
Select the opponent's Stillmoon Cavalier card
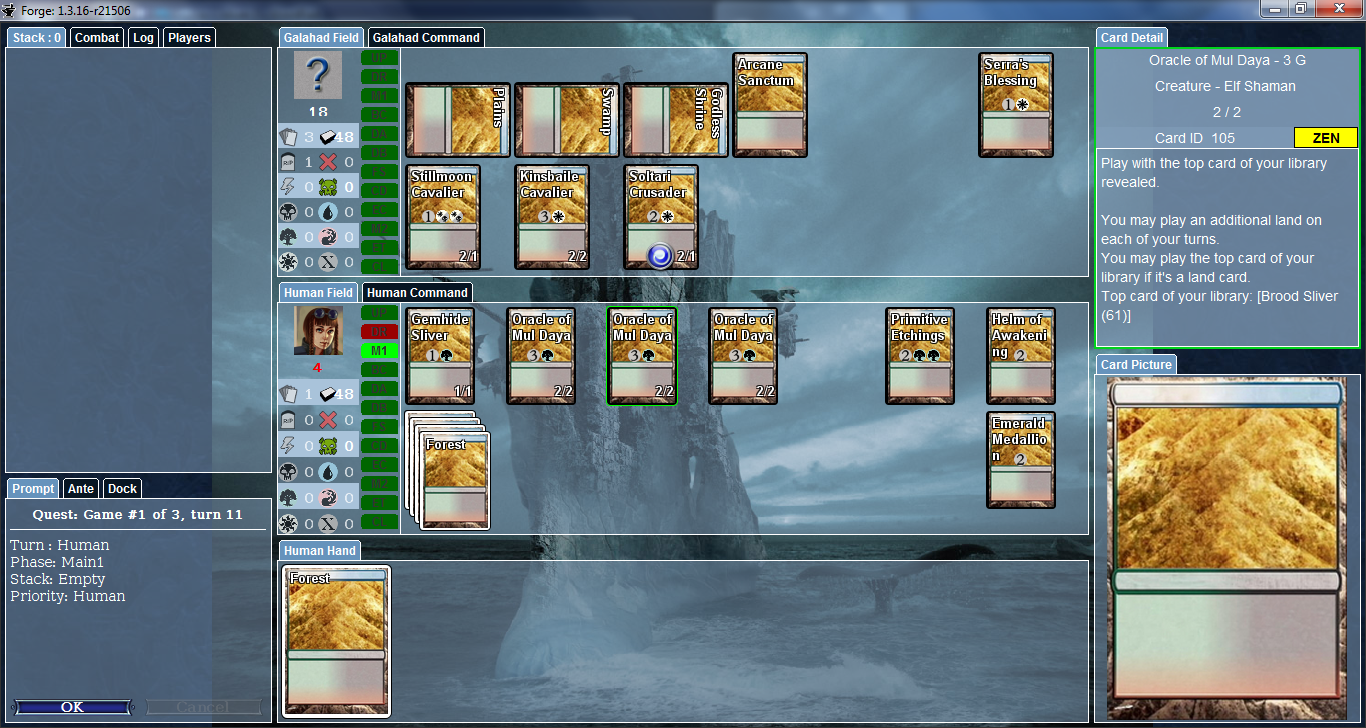pyautogui.click(x=442, y=217)
